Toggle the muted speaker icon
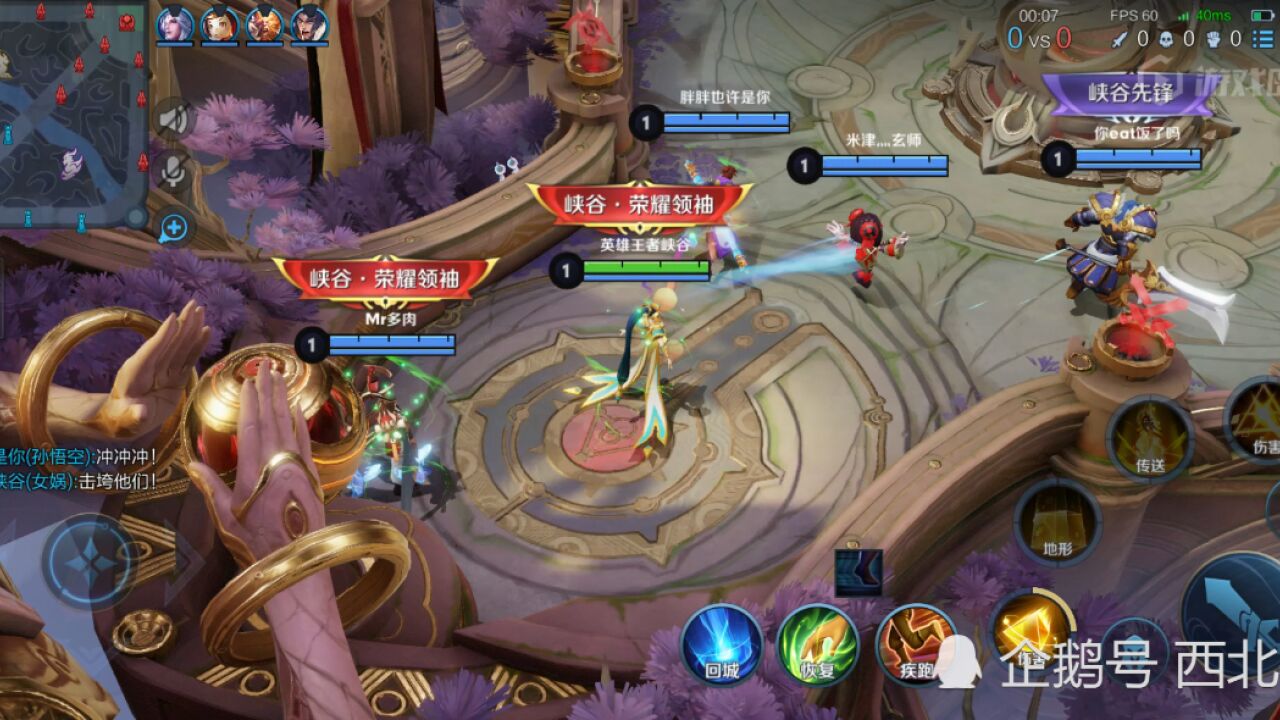 click(174, 120)
